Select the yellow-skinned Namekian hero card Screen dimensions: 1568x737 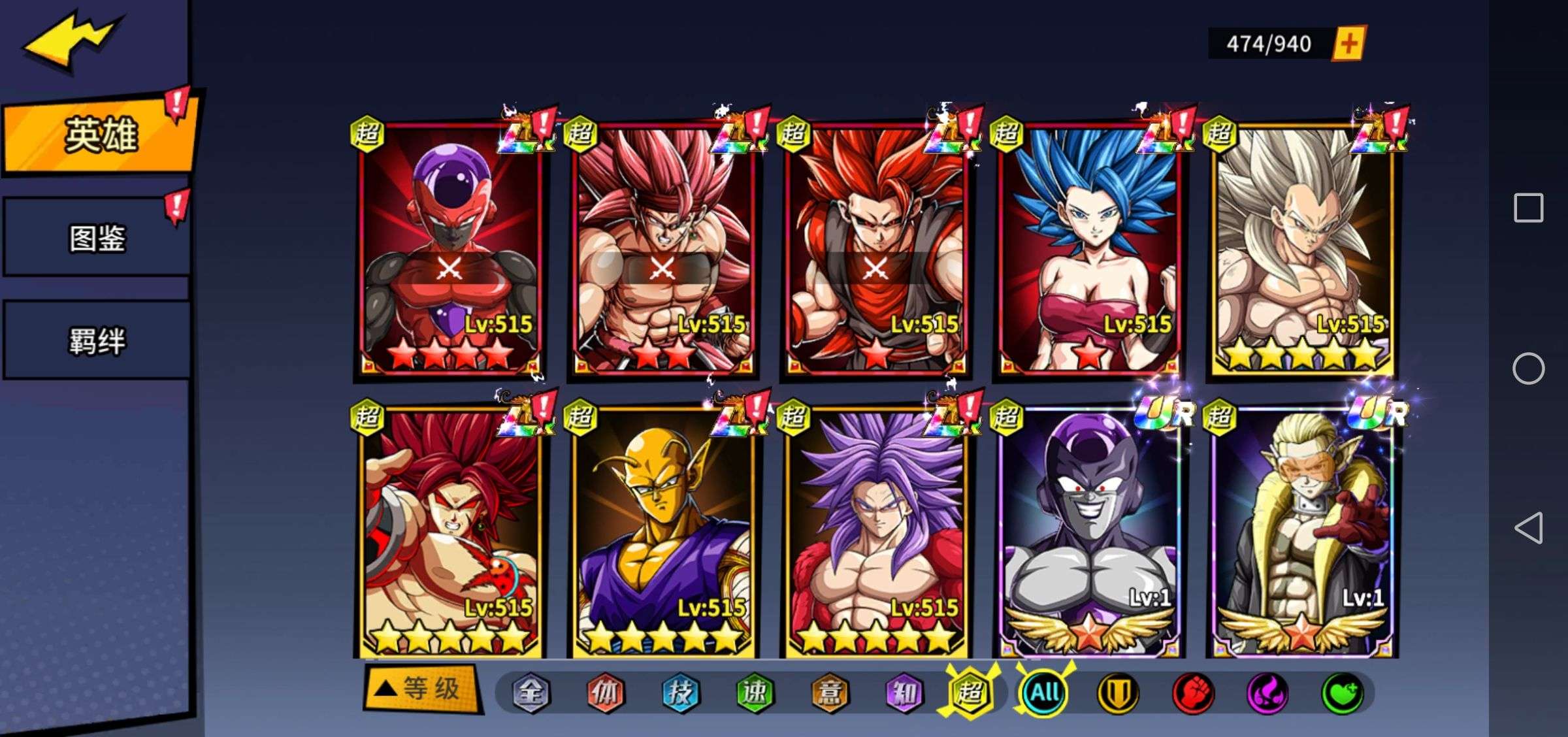(663, 532)
